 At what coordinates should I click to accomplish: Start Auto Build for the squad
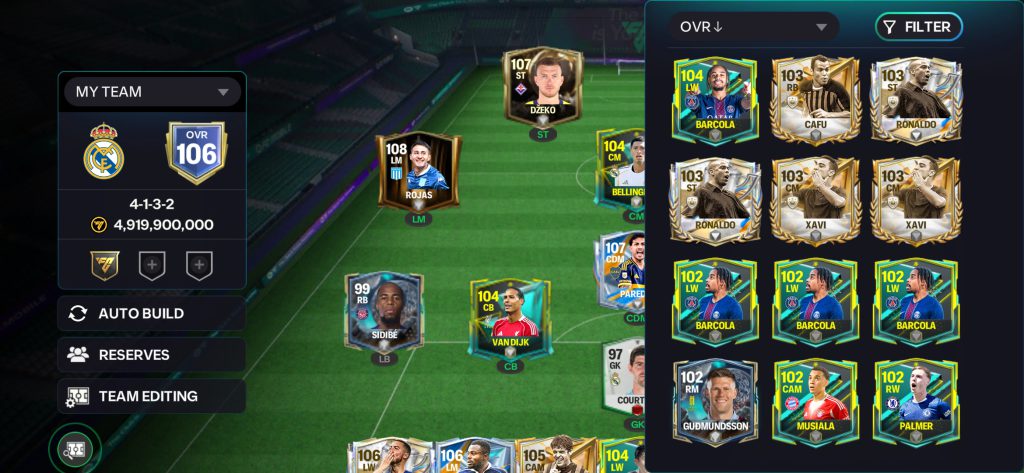(151, 313)
